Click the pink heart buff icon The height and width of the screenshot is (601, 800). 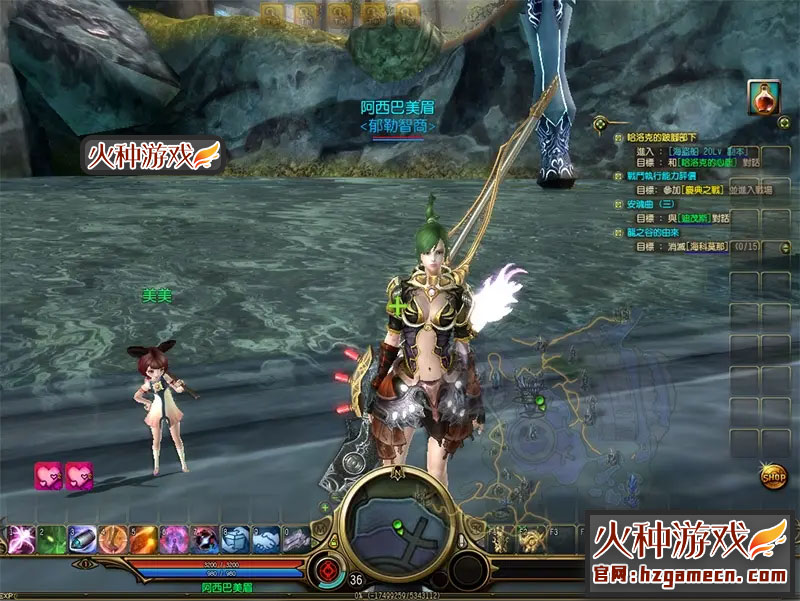pos(49,475)
